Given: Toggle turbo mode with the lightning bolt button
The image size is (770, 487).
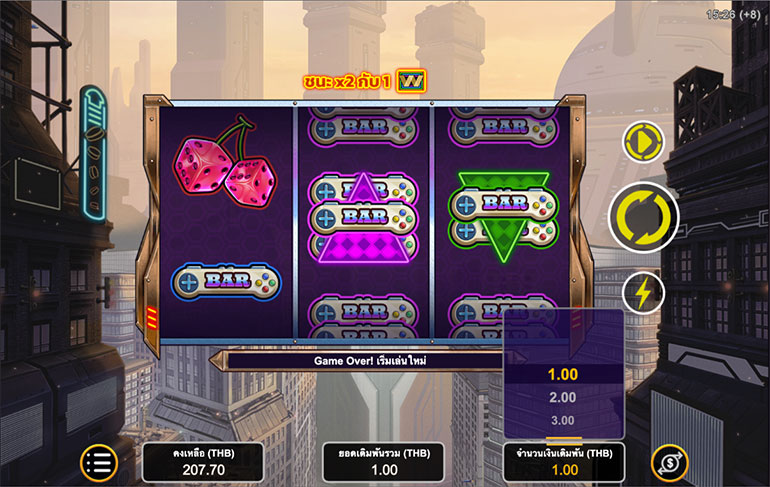Looking at the screenshot, I should click(x=645, y=292).
